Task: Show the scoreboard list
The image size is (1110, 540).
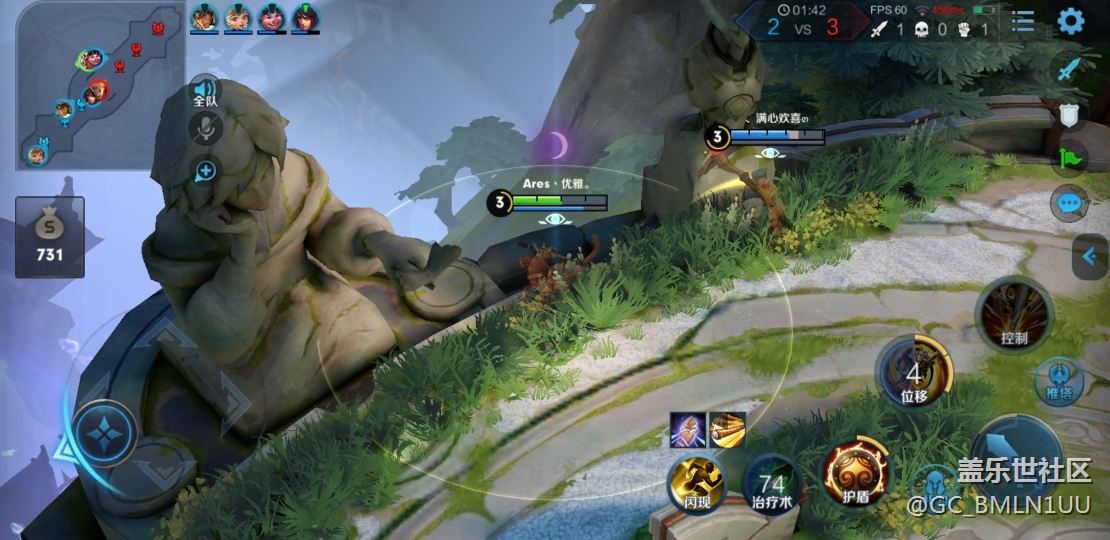Action: click(1023, 21)
